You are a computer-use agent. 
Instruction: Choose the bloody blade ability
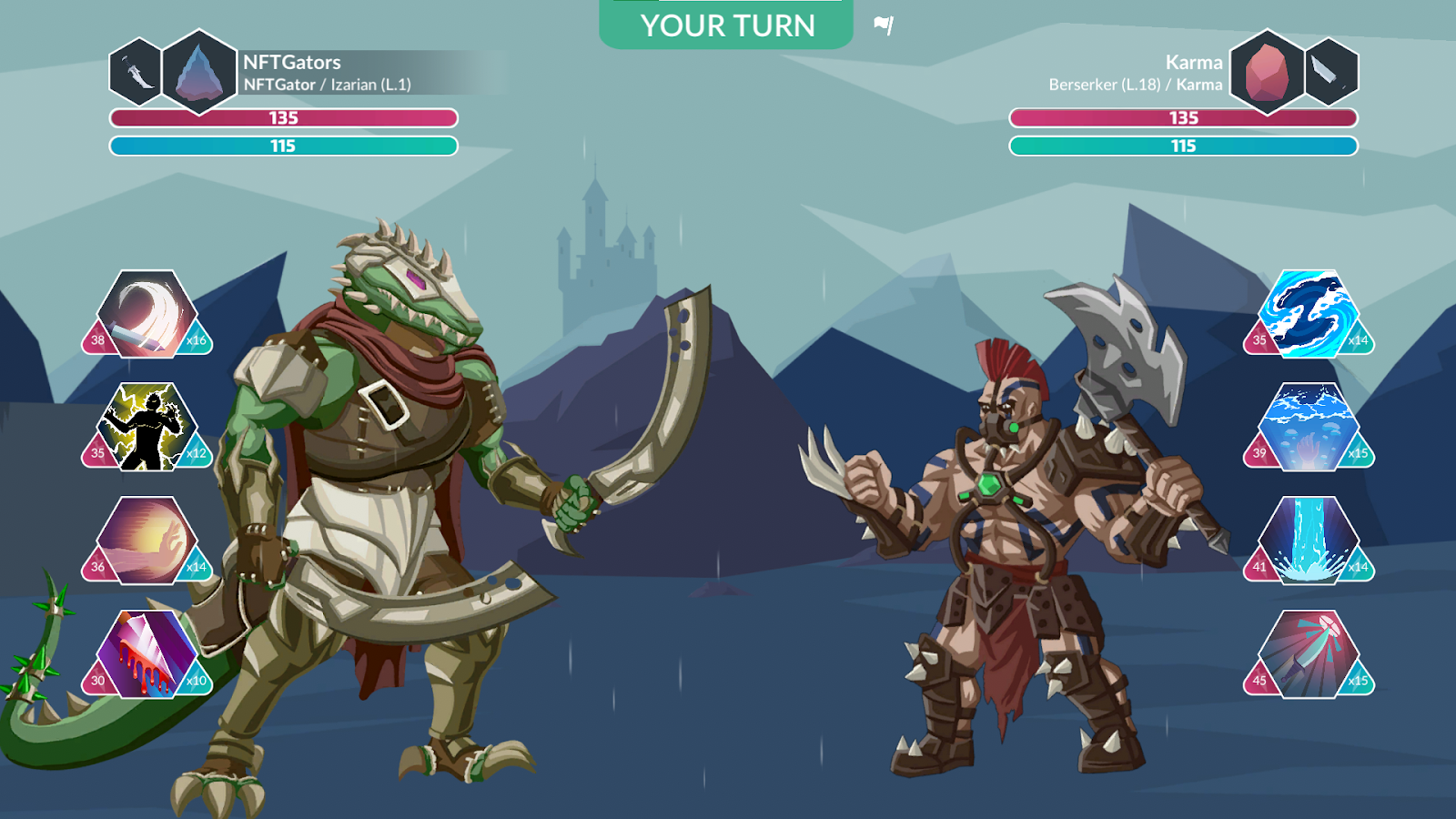point(147,653)
